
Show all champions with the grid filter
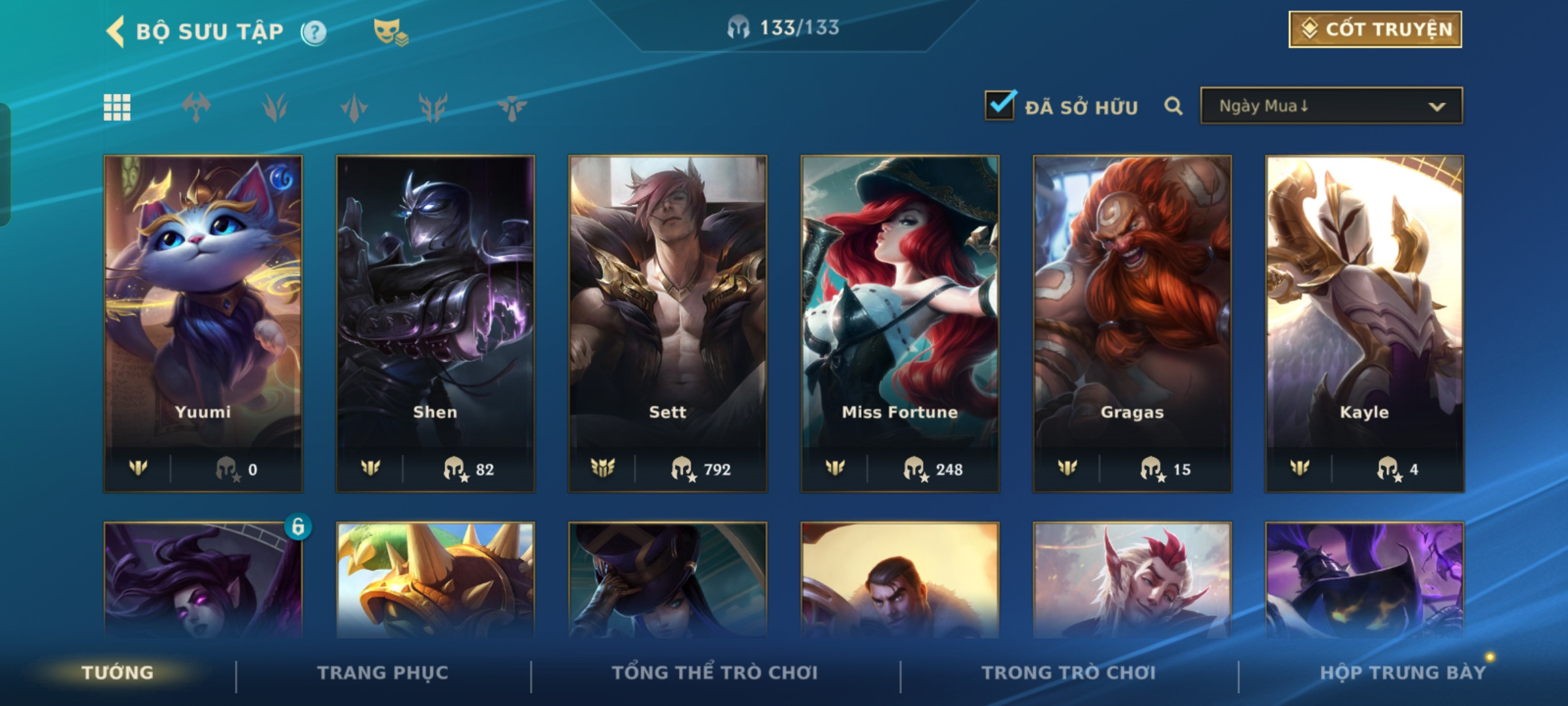pyautogui.click(x=118, y=107)
